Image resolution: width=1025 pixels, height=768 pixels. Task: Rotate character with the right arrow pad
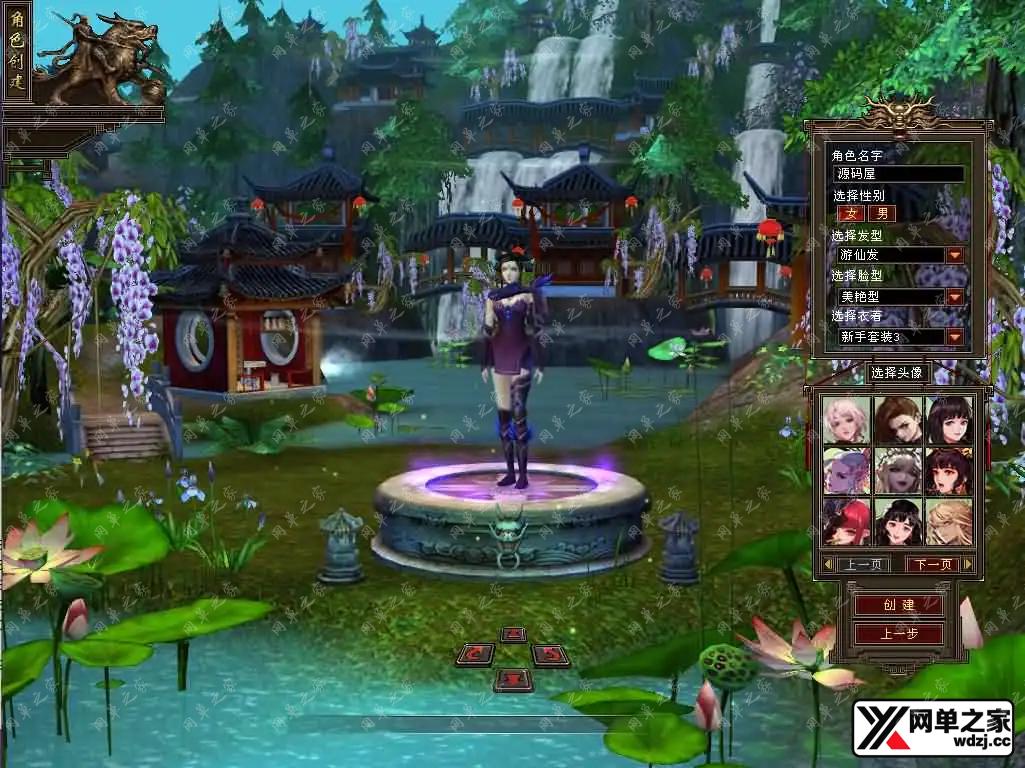click(550, 655)
